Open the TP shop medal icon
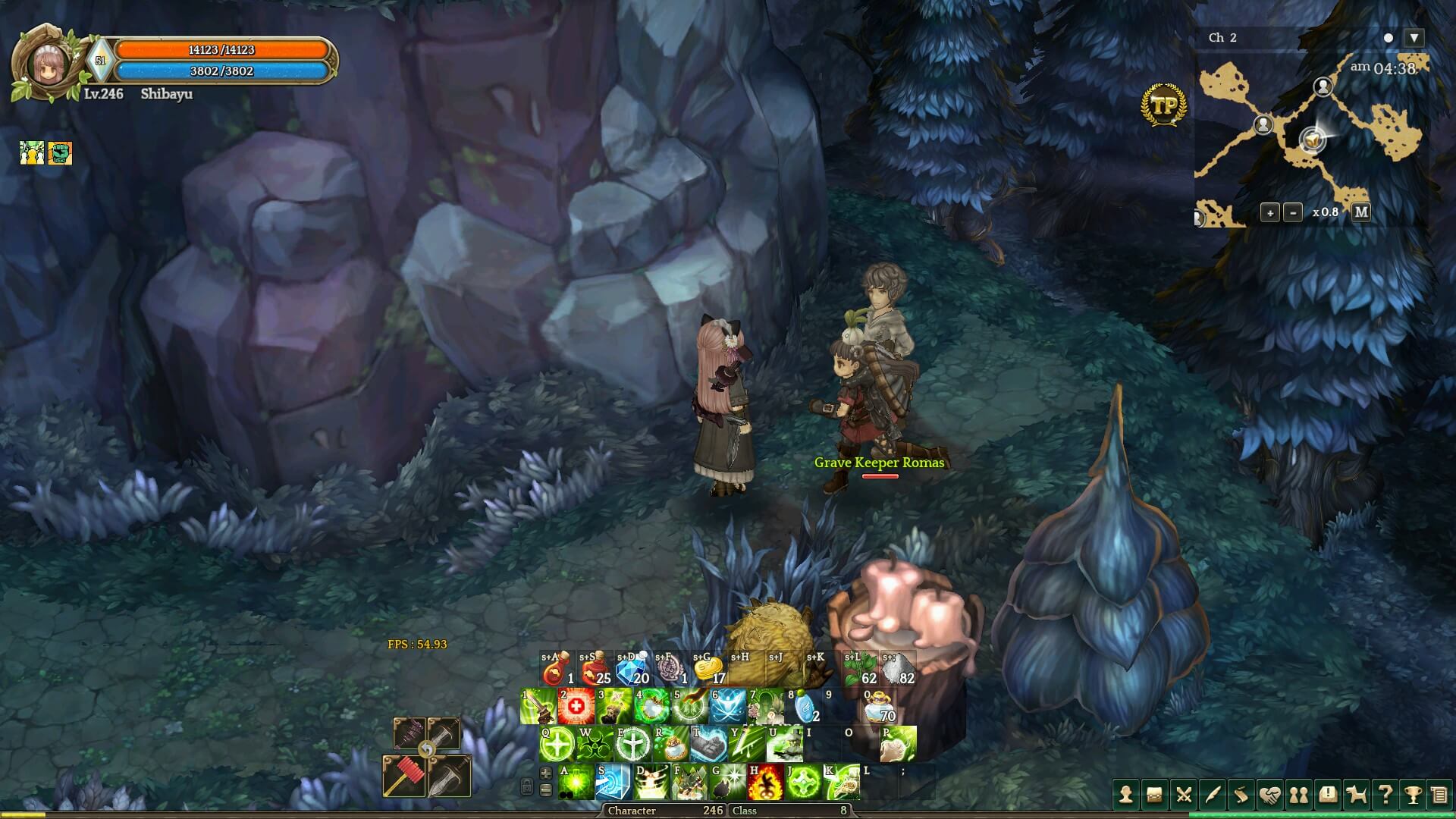Image resolution: width=1456 pixels, height=819 pixels. pos(1163,105)
